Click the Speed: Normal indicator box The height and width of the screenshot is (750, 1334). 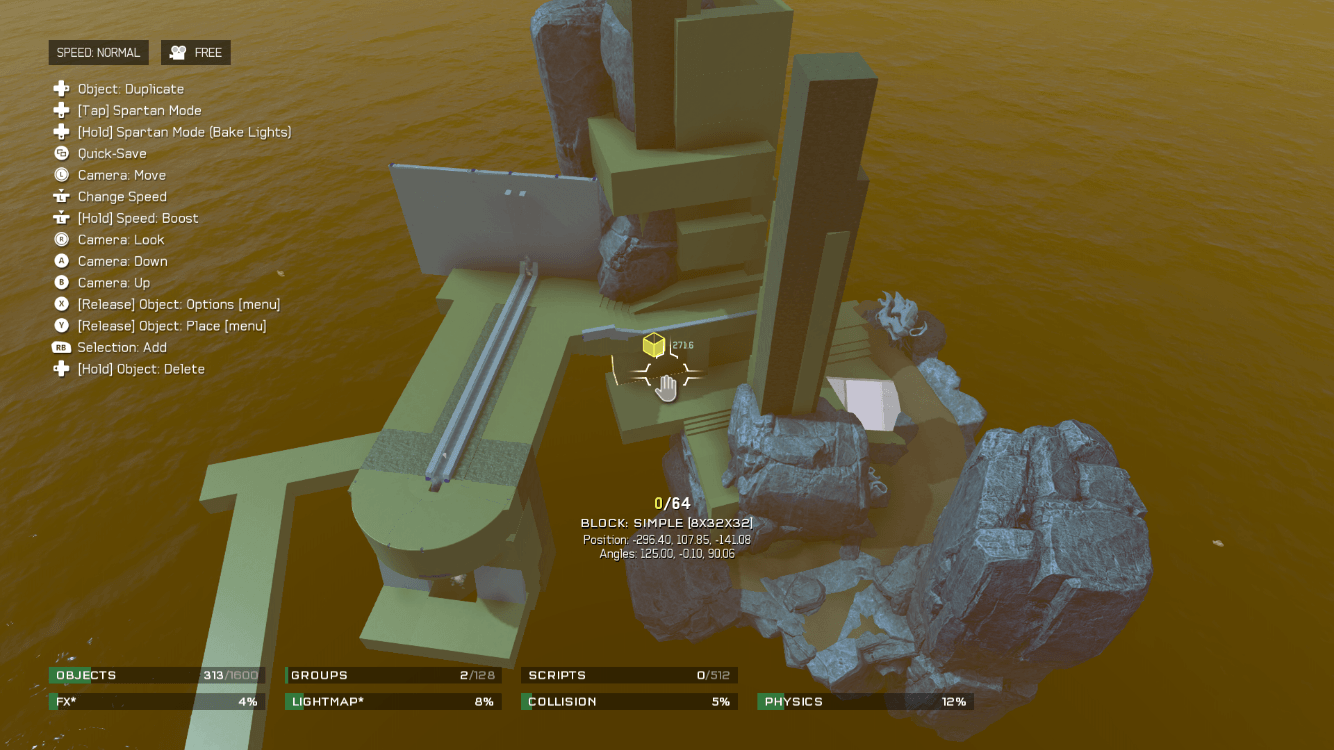(x=98, y=53)
